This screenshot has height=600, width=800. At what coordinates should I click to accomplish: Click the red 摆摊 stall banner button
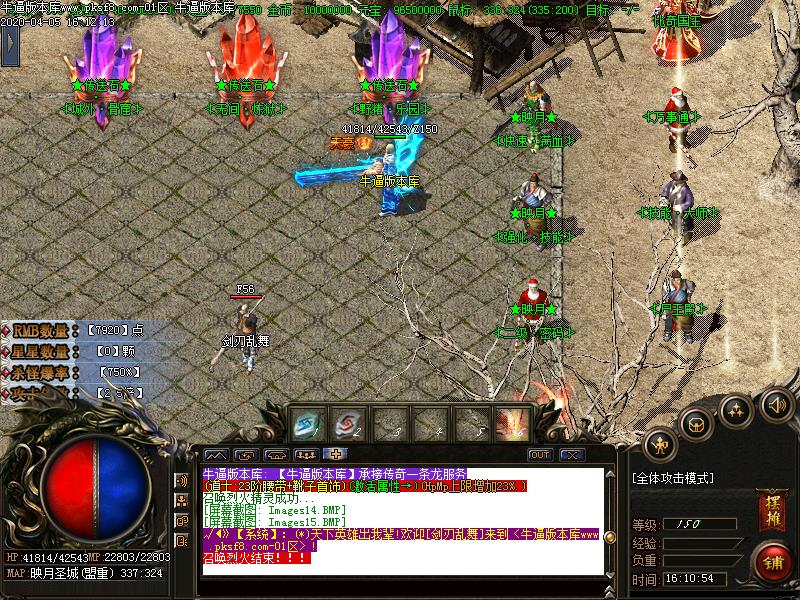[770, 505]
